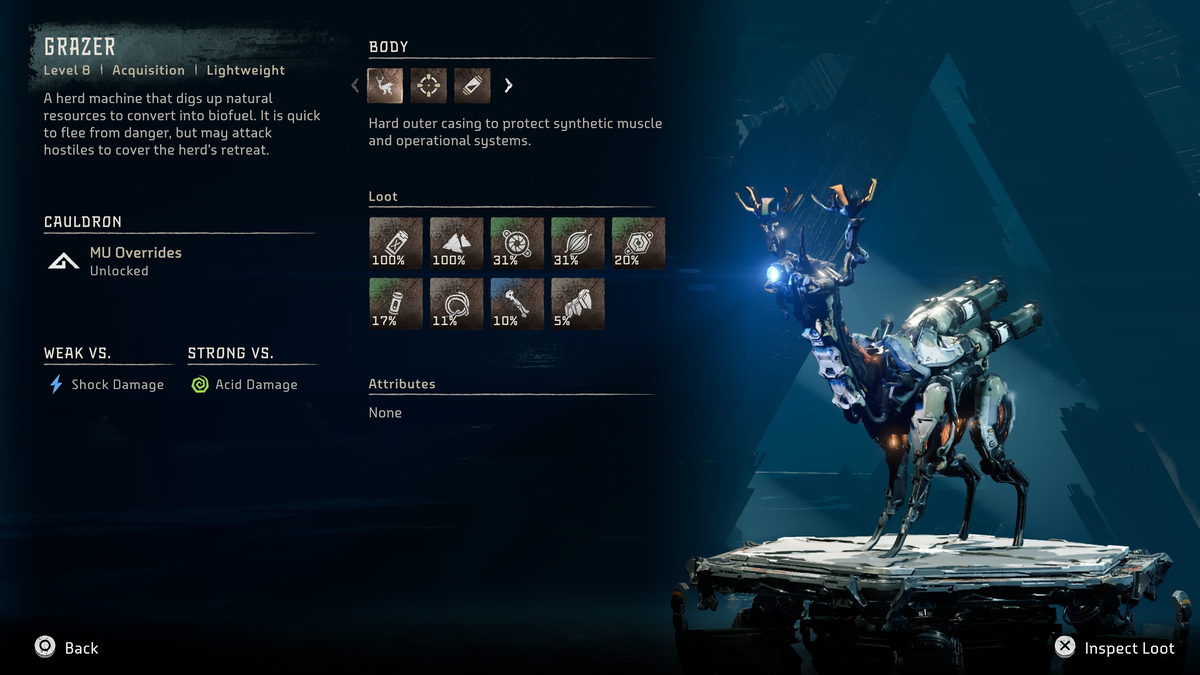Switch to the crosshair target part tab

click(428, 85)
